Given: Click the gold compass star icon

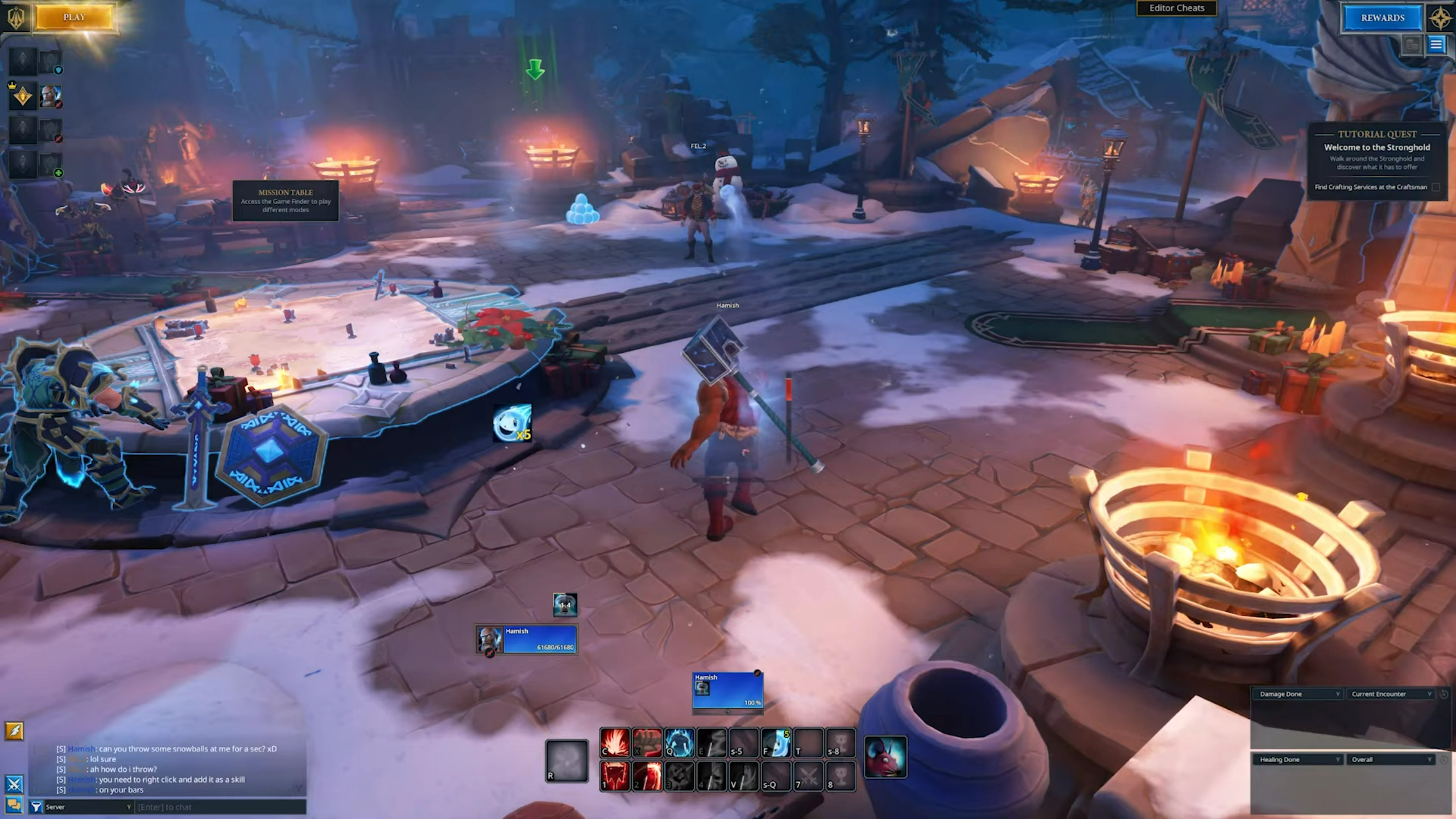Looking at the screenshot, I should [x=1440, y=19].
